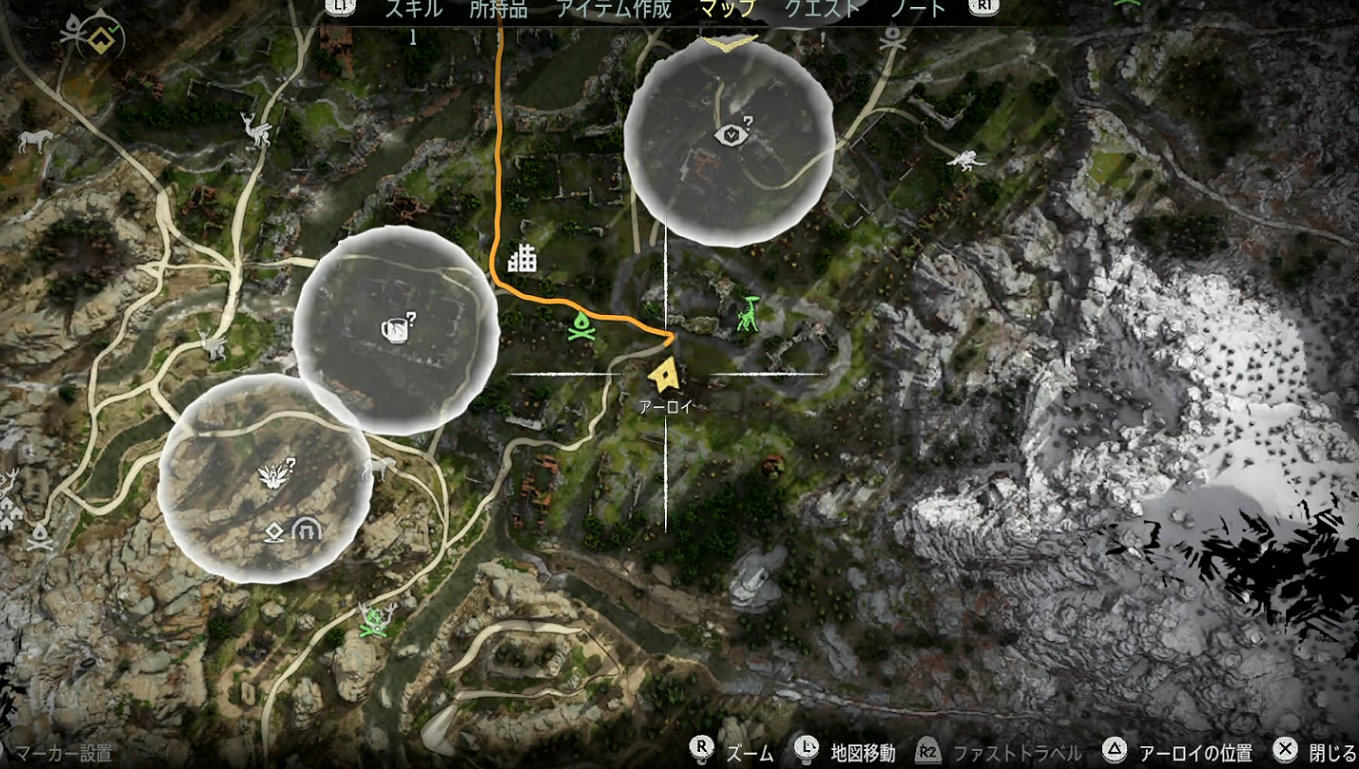The image size is (1359, 769).
Task: Switch to the クエスト quest tab
Action: click(x=821, y=10)
